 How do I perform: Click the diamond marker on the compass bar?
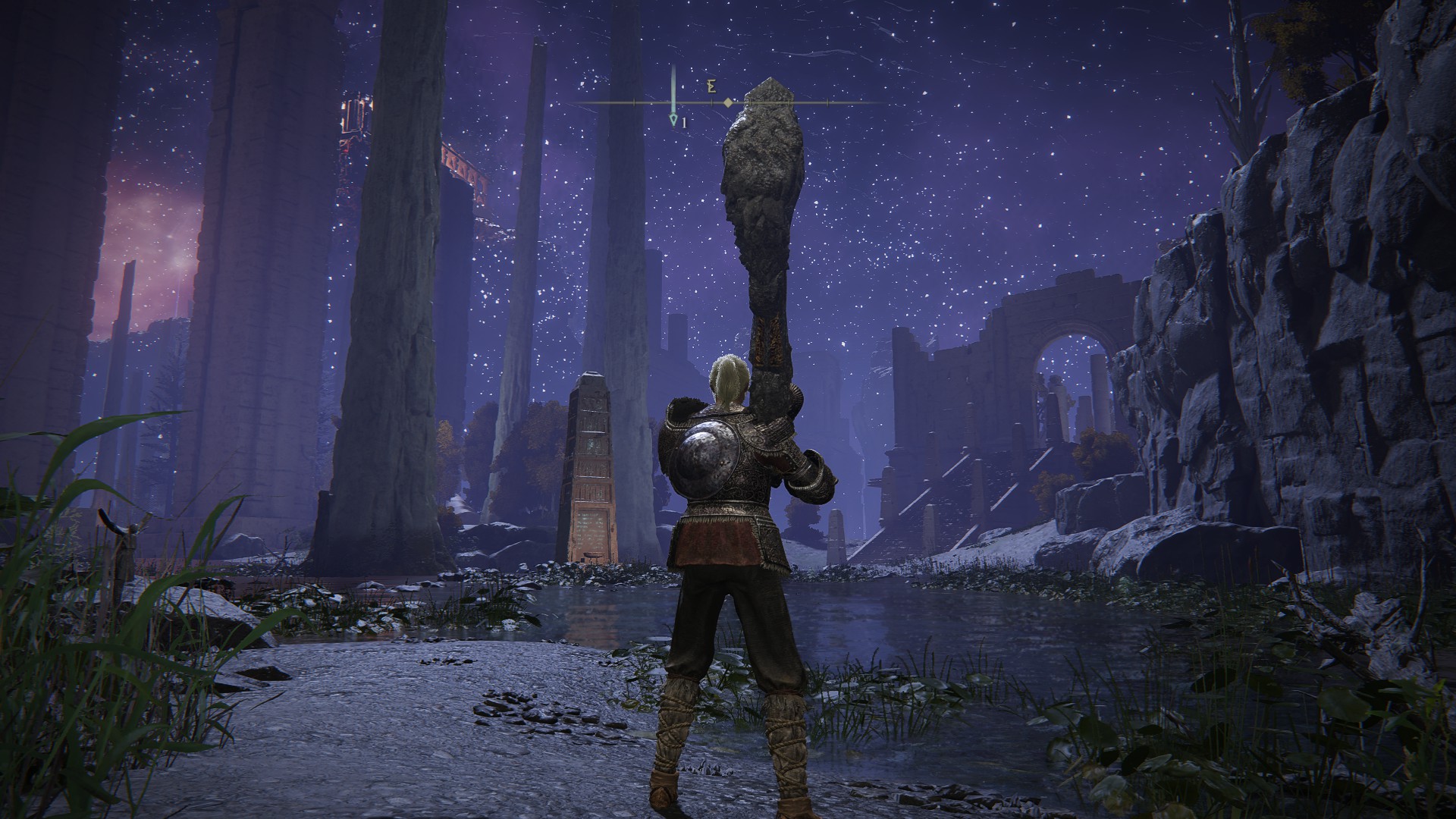(728, 102)
